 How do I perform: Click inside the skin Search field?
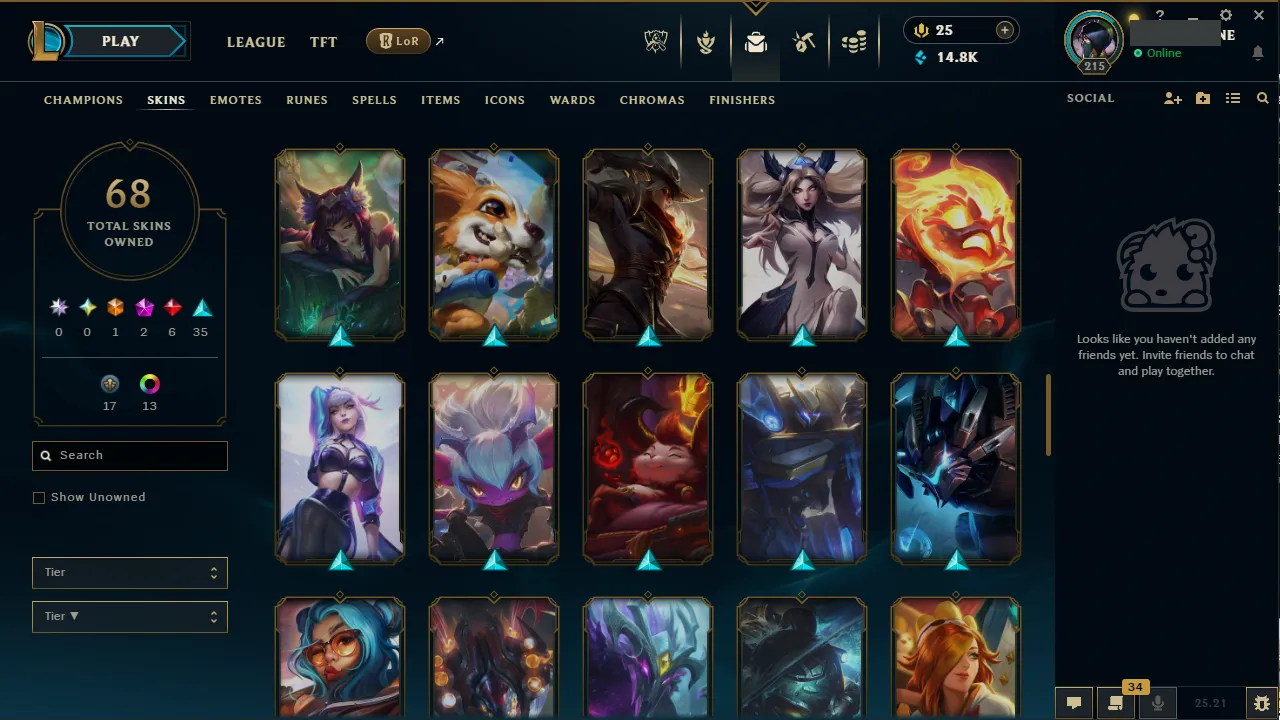coord(129,455)
